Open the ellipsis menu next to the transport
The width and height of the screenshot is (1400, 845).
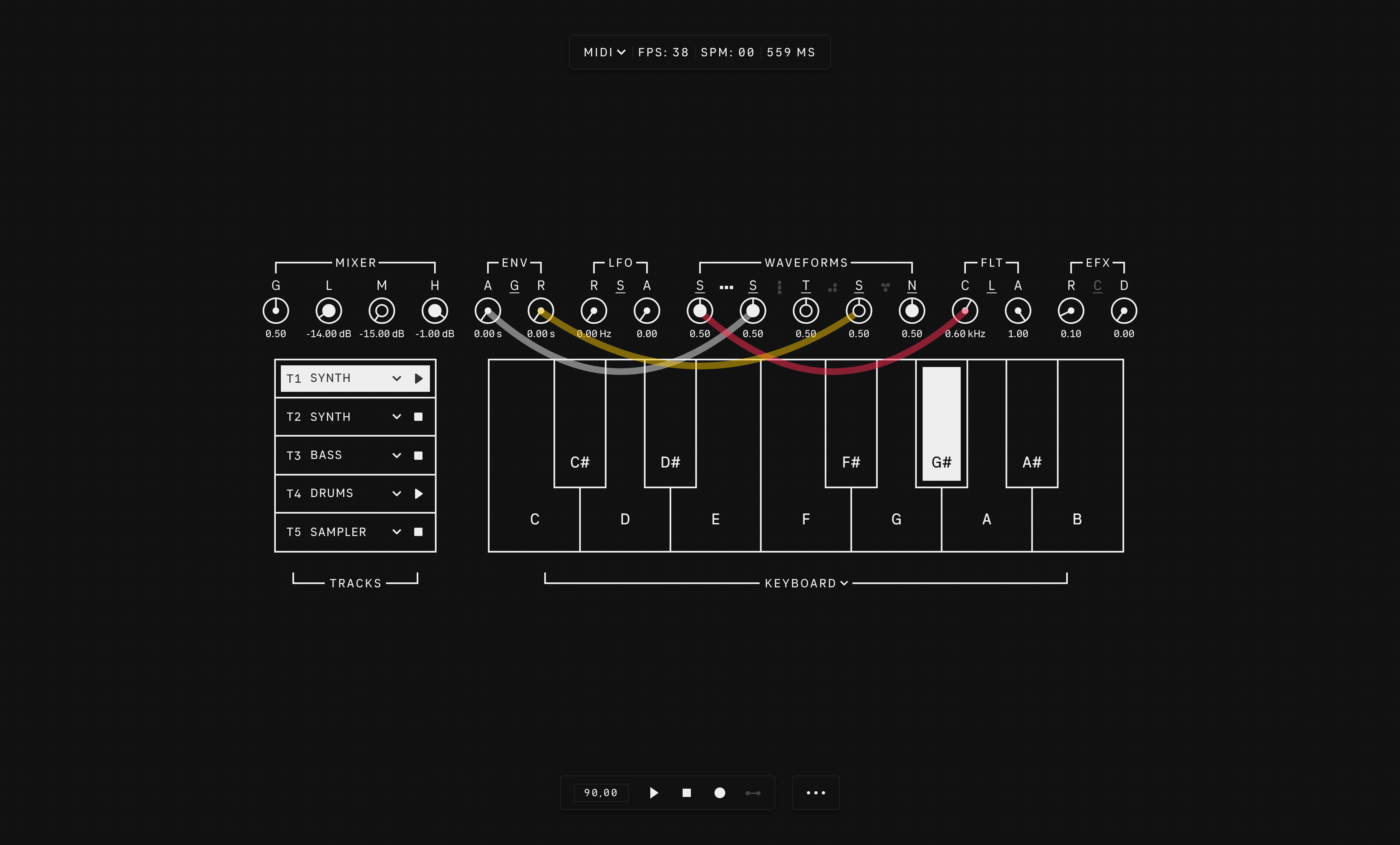816,793
